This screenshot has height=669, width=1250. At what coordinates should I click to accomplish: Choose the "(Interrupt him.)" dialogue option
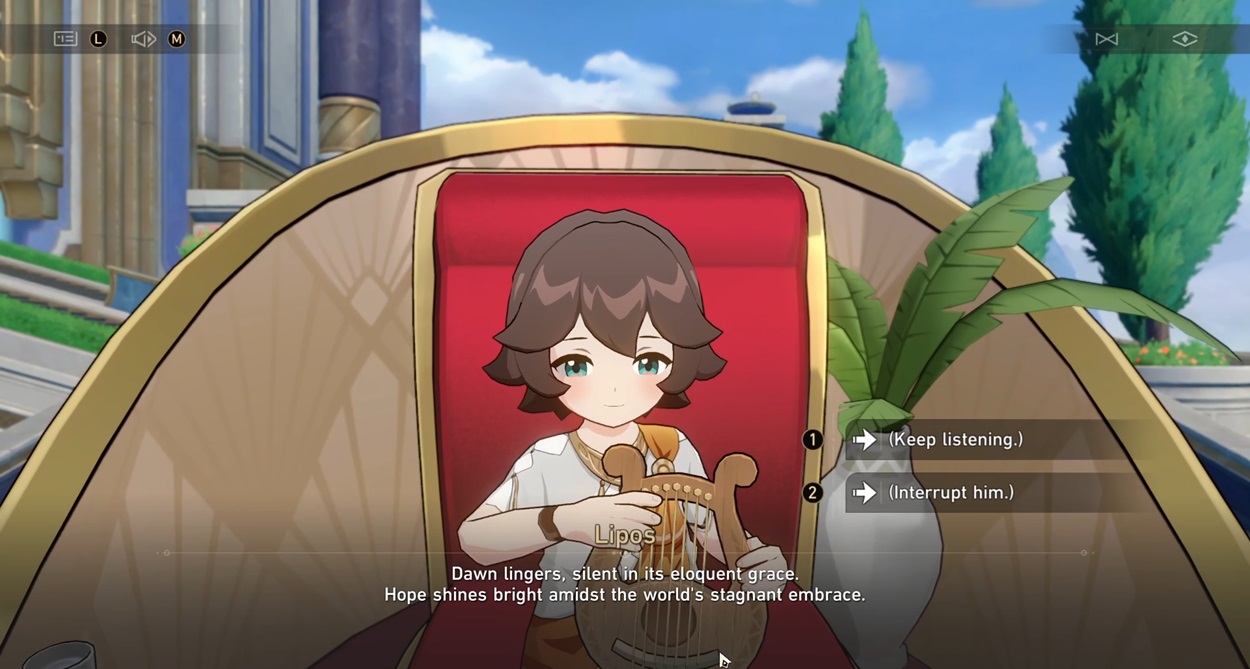[x=950, y=493]
